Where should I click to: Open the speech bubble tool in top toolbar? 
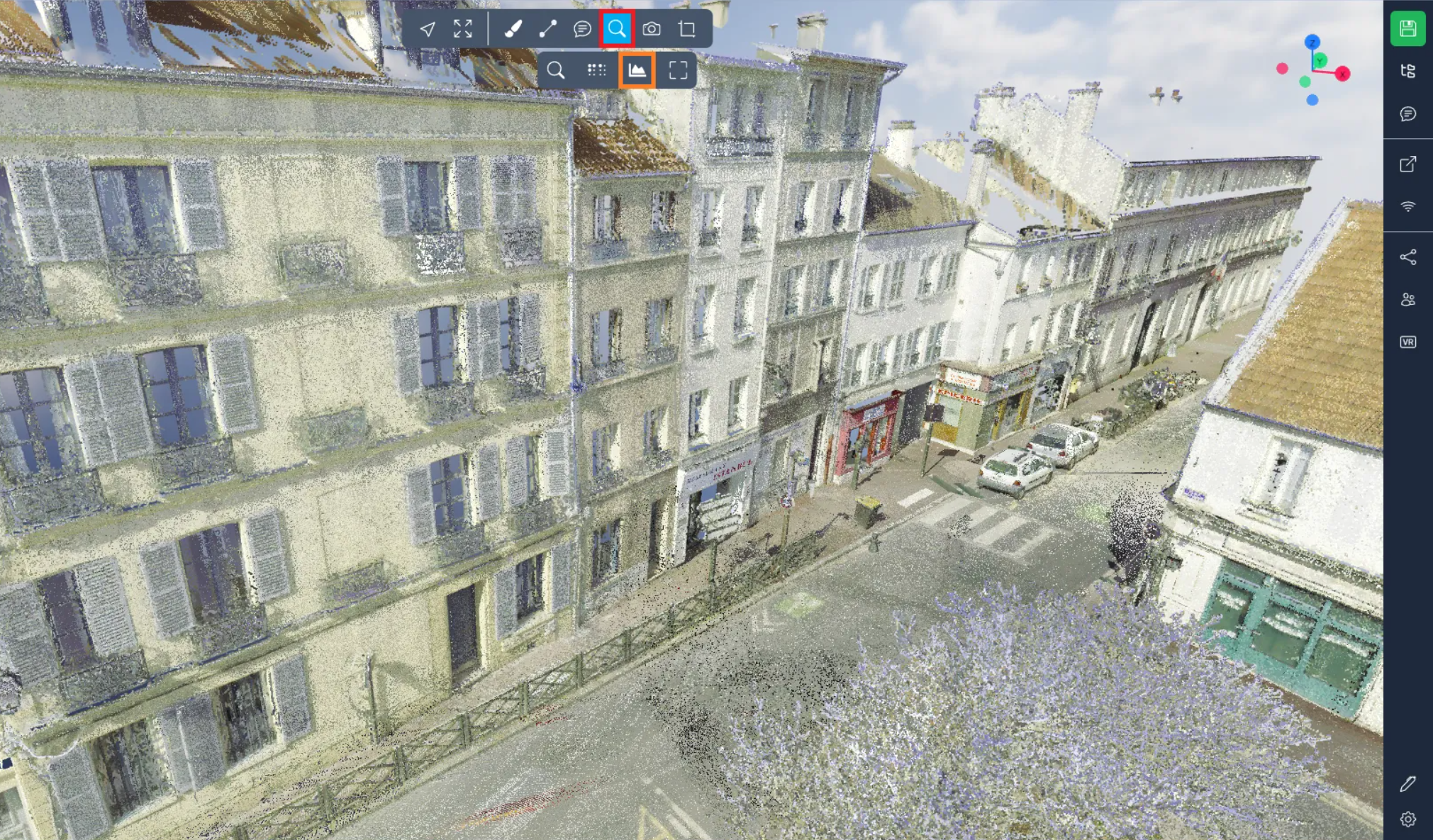pos(582,29)
